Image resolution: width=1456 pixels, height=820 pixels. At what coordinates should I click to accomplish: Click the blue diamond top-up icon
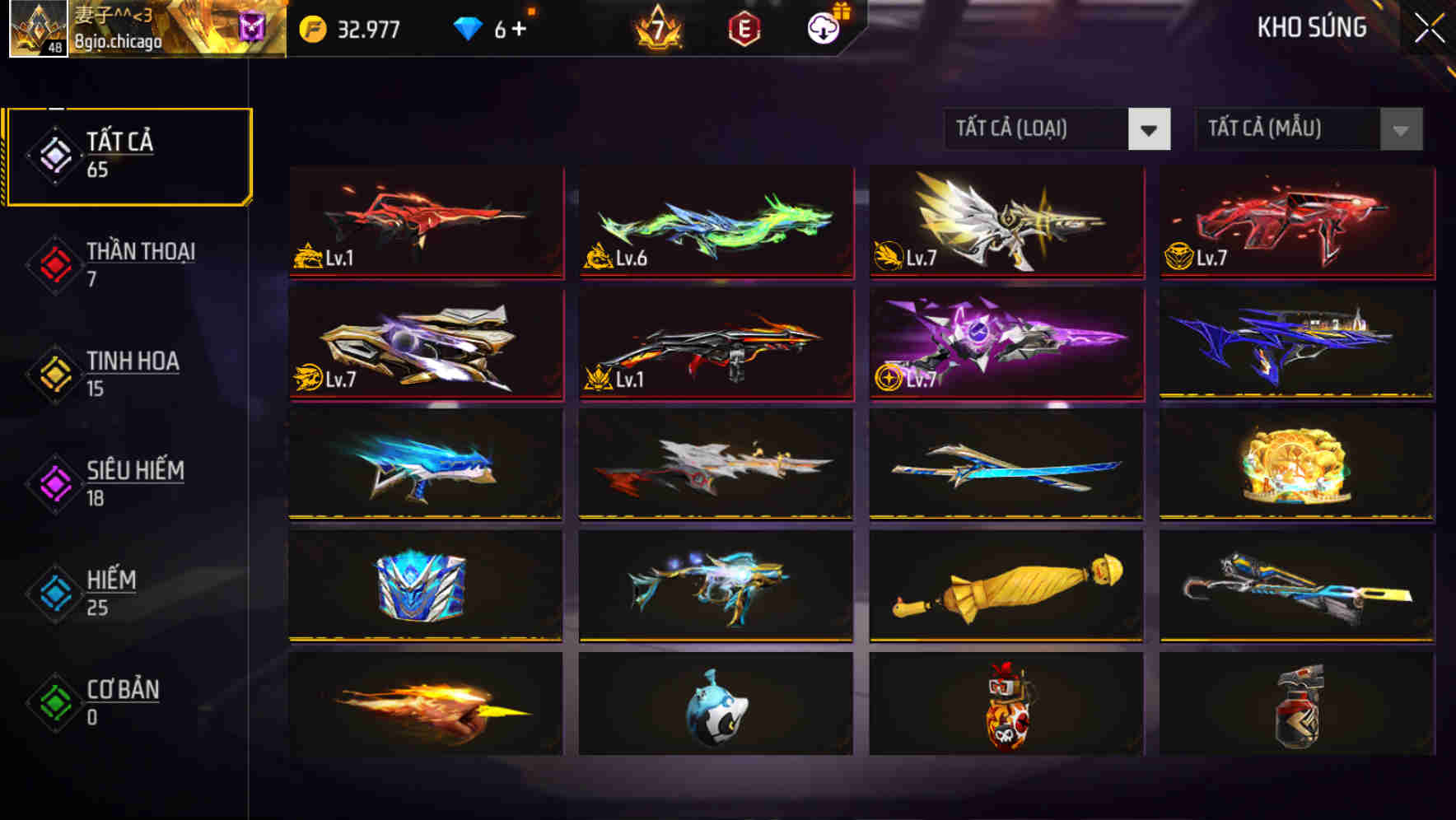tap(467, 29)
